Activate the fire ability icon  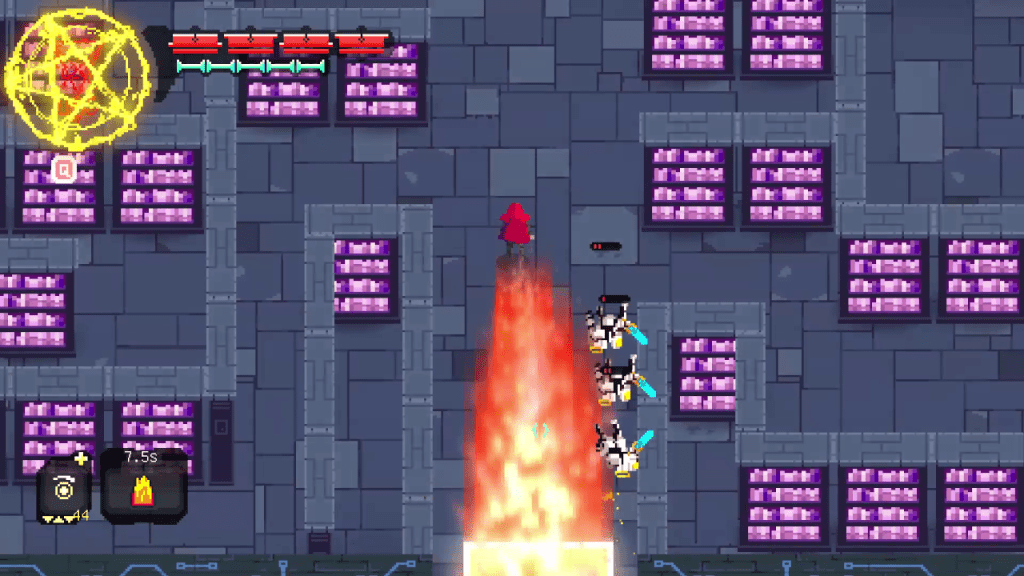click(142, 492)
